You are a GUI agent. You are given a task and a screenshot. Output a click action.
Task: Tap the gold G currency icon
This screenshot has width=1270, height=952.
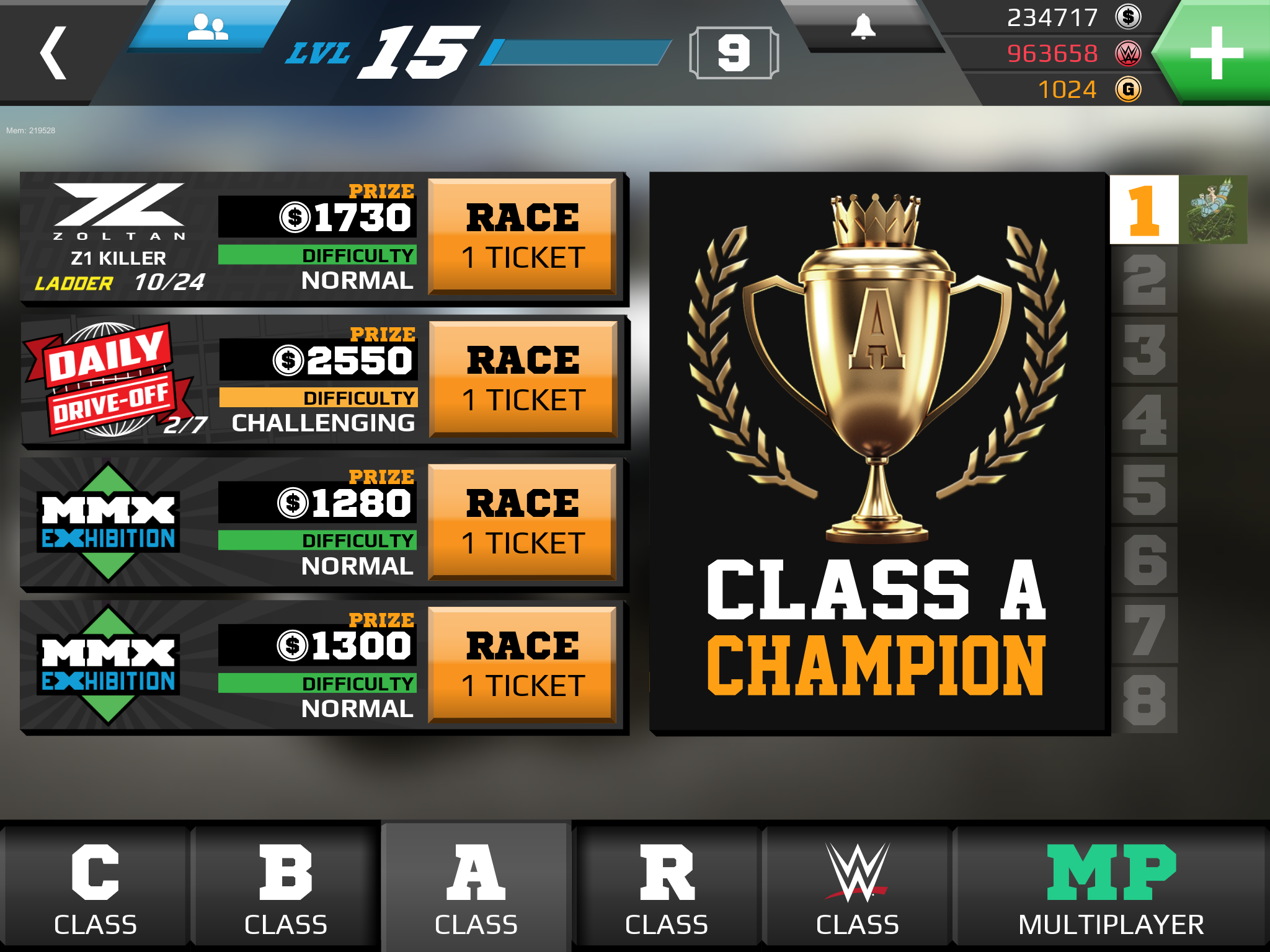[x=1130, y=89]
